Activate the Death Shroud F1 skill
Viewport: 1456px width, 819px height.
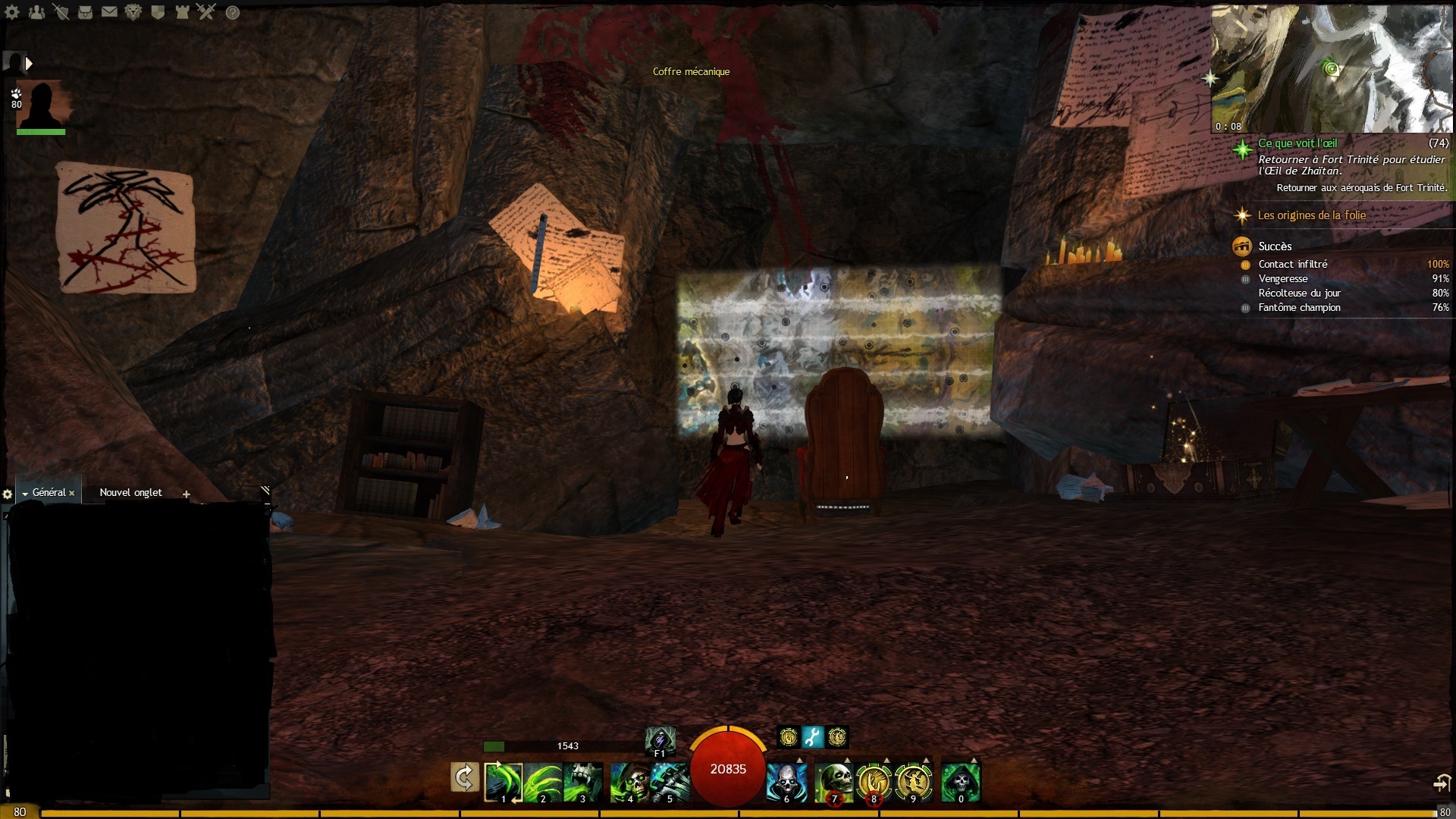click(660, 739)
